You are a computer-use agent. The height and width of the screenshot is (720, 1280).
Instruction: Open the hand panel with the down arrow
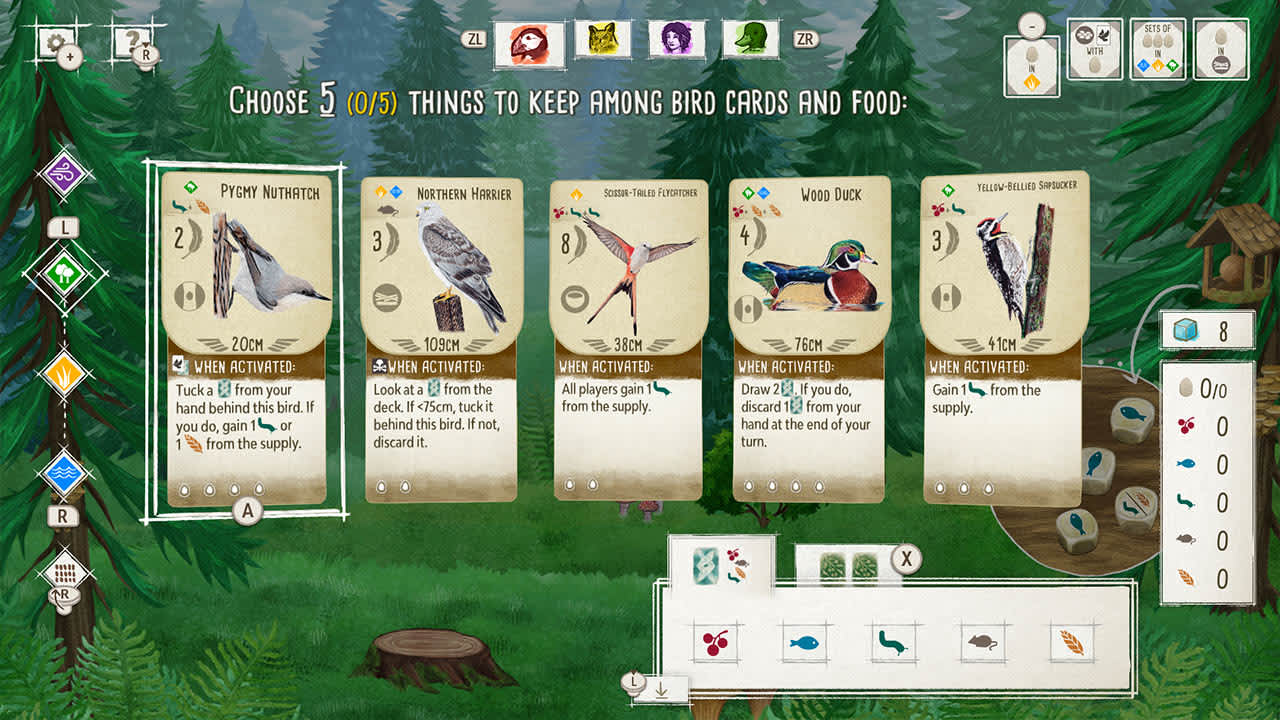tap(660, 688)
